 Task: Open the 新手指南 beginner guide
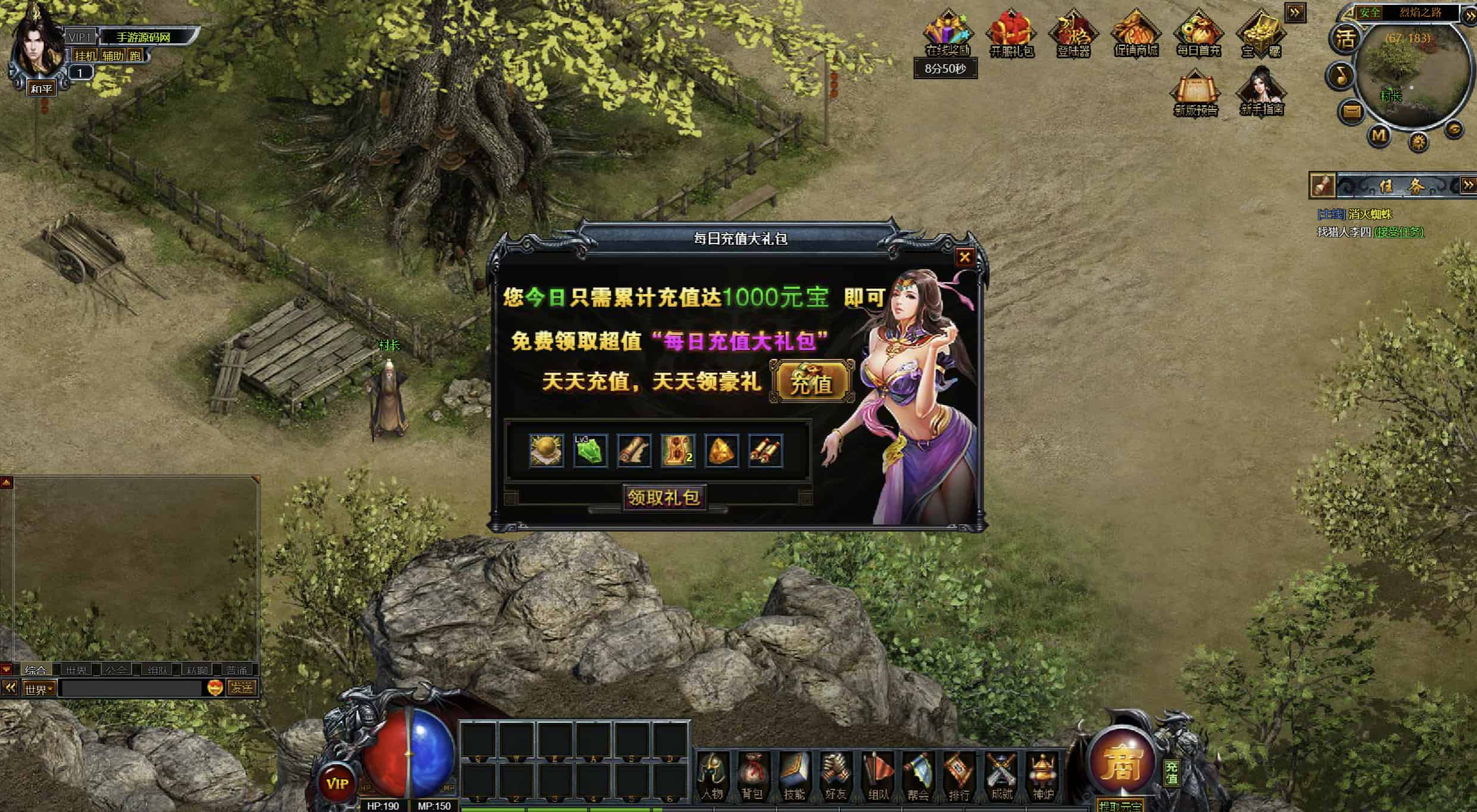1261,92
